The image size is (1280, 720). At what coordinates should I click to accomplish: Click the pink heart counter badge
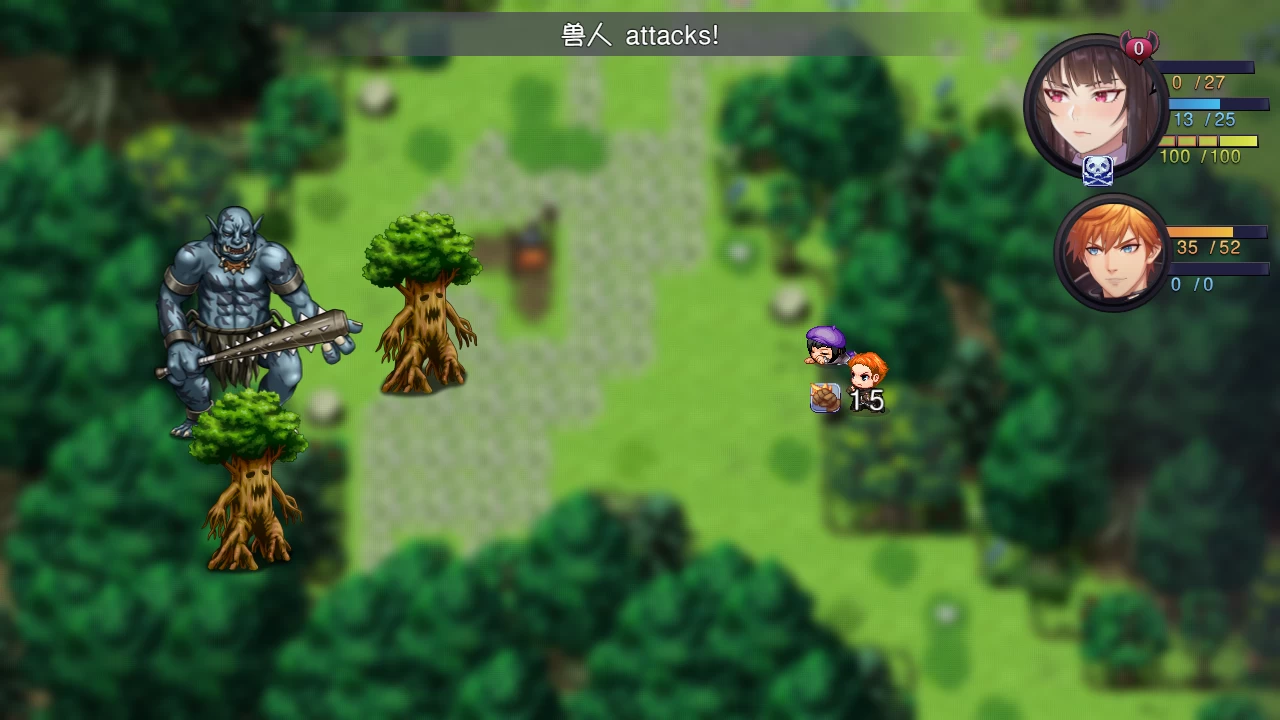point(1138,47)
